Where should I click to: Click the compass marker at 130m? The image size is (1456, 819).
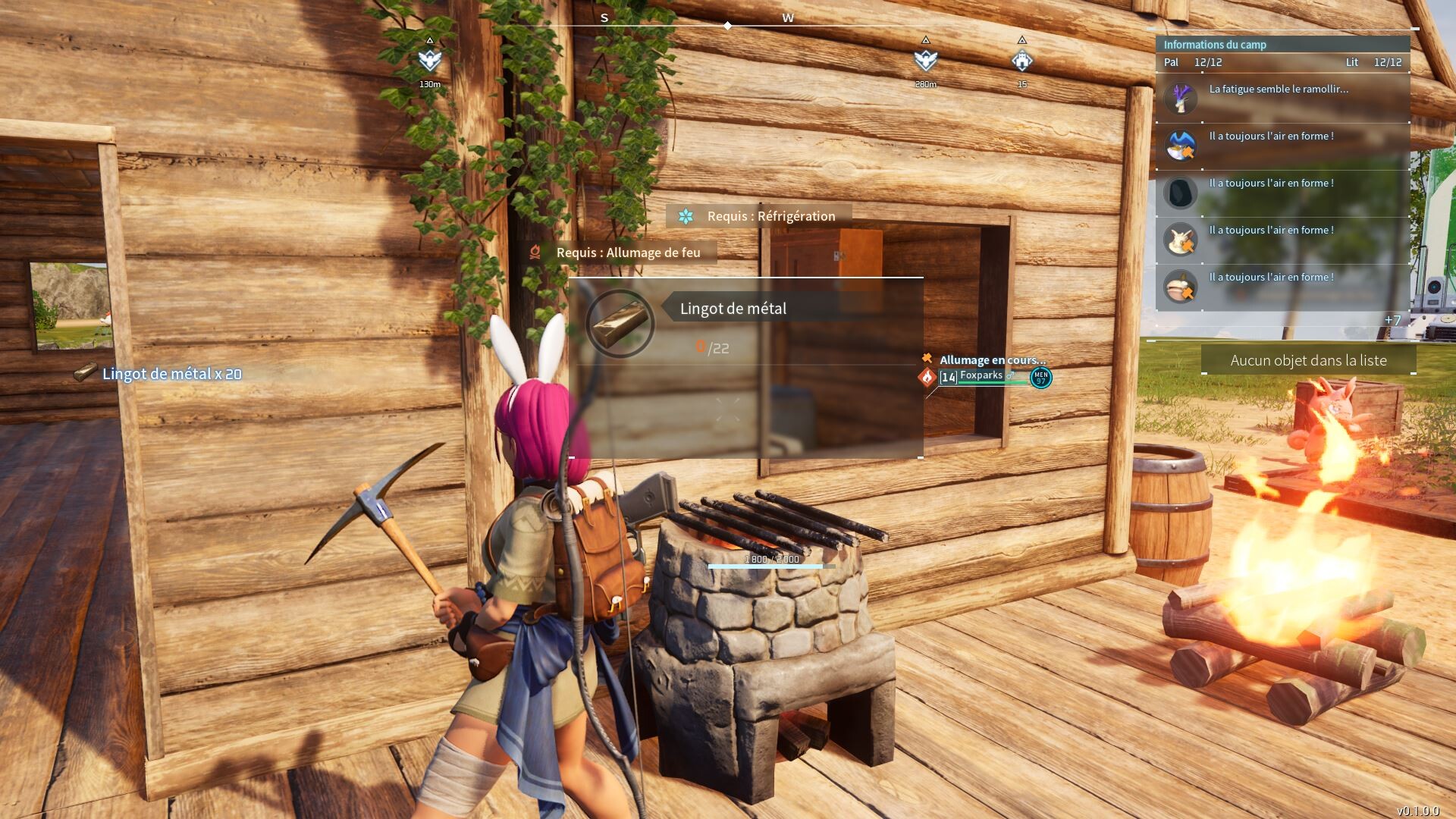pos(430,61)
